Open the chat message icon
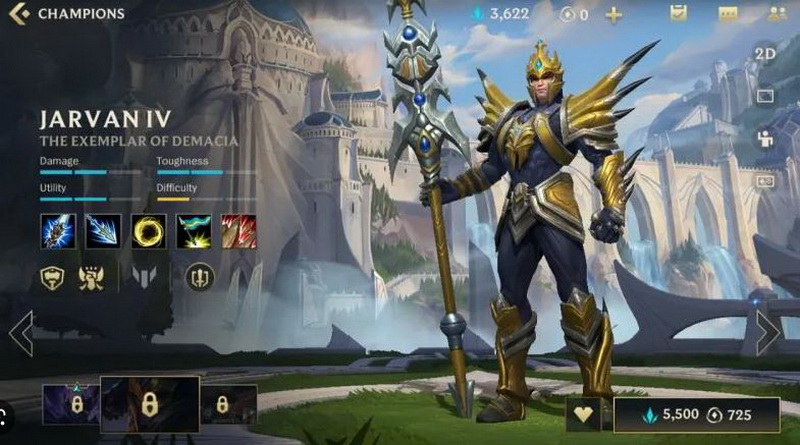800x445 pixels. tap(727, 14)
